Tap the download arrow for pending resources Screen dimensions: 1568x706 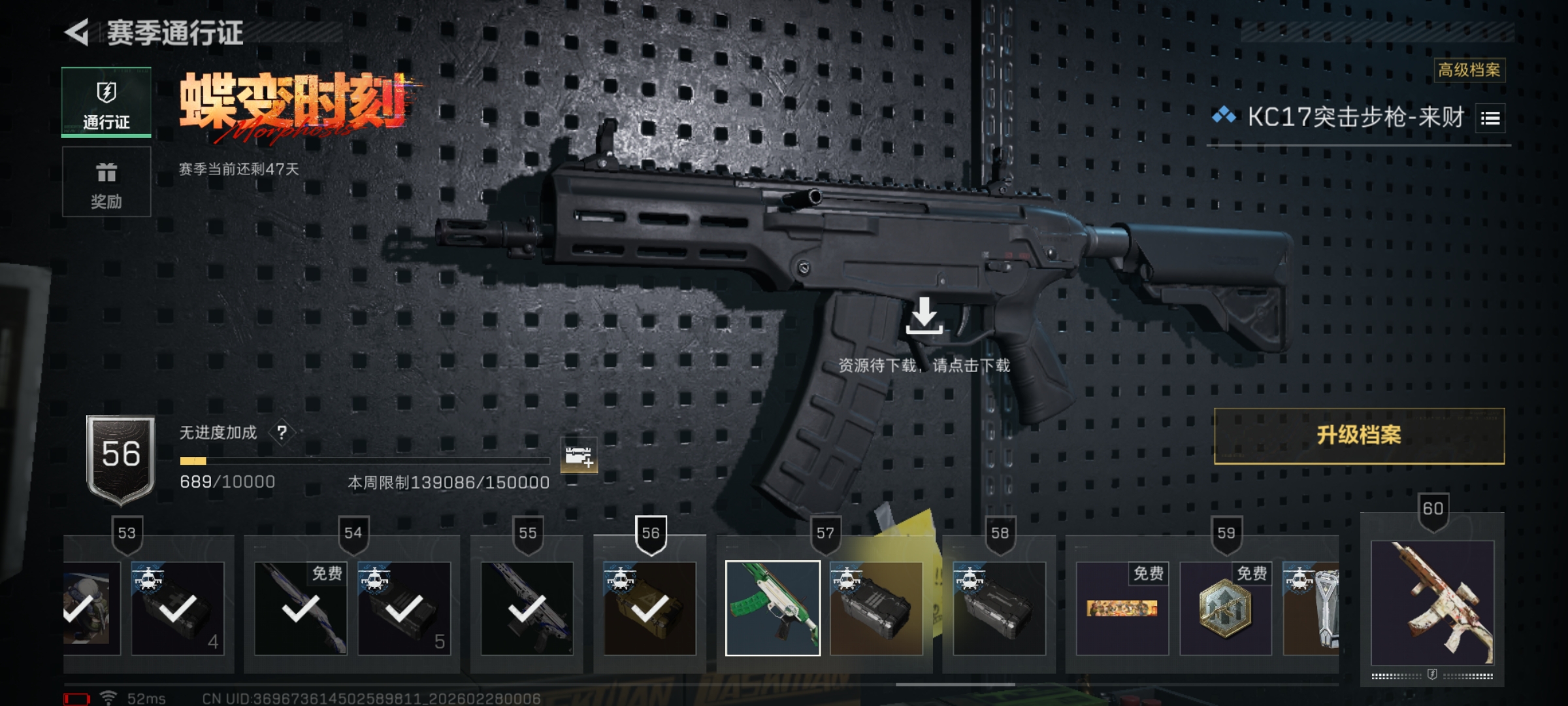pyautogui.click(x=924, y=316)
